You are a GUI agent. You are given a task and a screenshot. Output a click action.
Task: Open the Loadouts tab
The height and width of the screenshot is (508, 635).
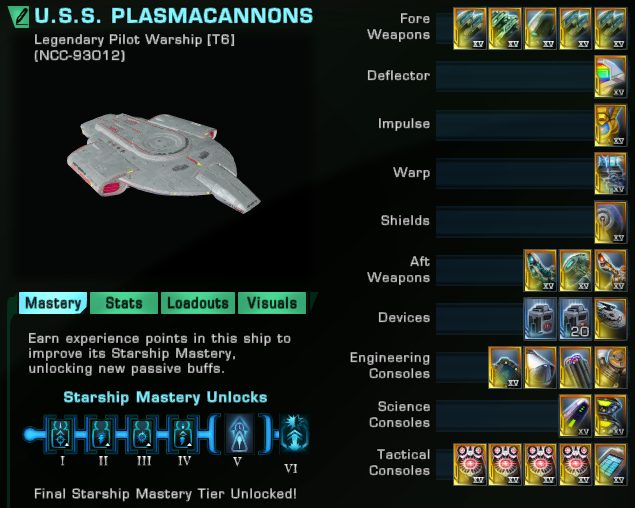tap(198, 303)
